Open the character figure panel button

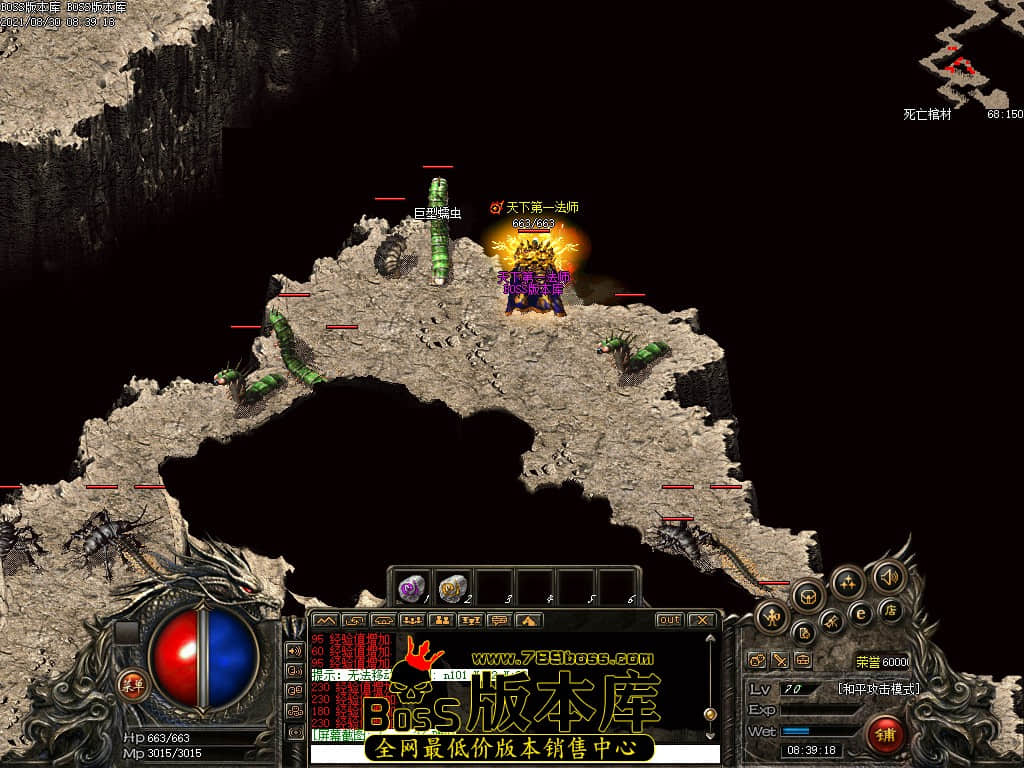(x=772, y=617)
